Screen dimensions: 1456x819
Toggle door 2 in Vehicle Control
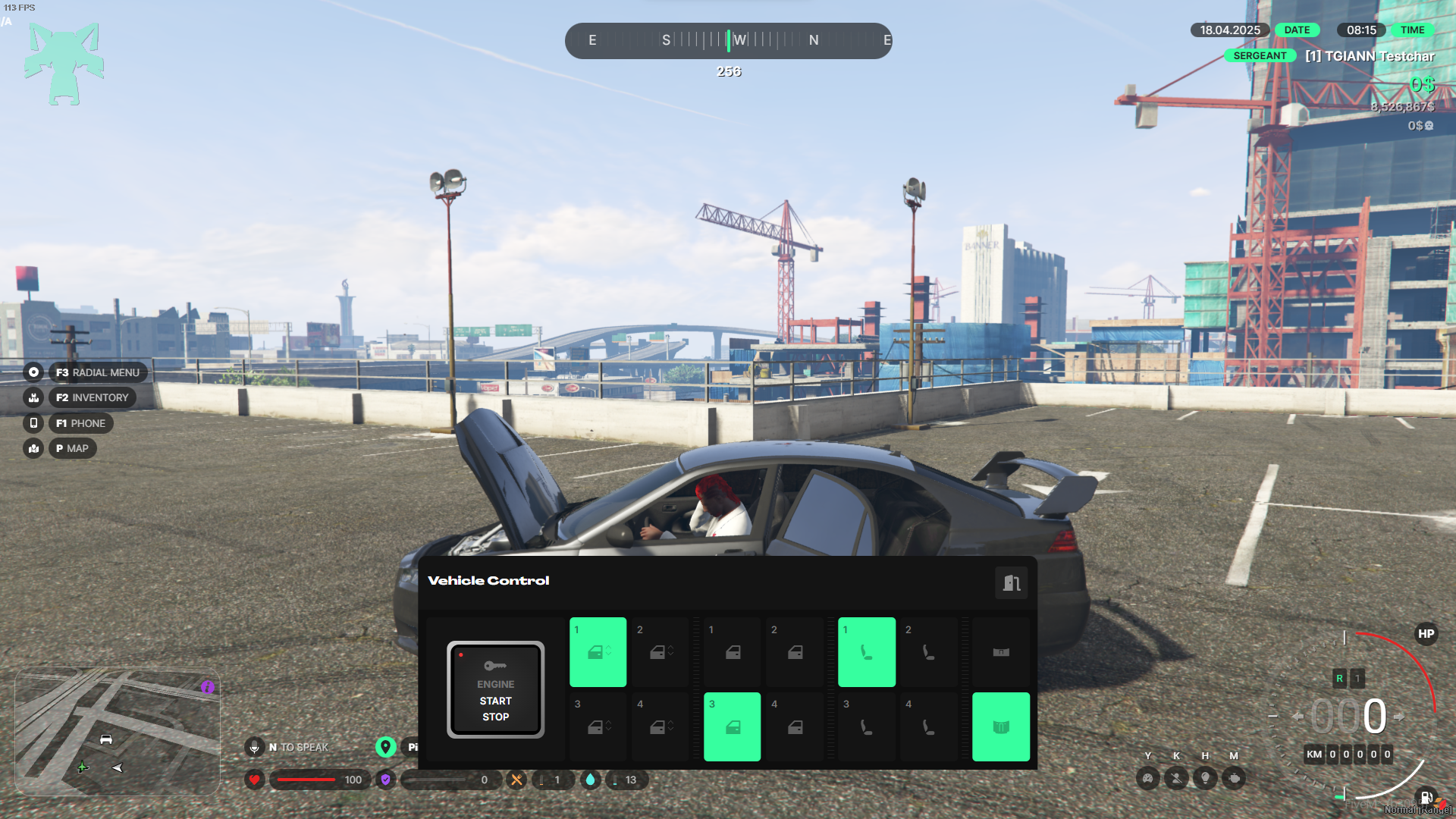coord(794,652)
